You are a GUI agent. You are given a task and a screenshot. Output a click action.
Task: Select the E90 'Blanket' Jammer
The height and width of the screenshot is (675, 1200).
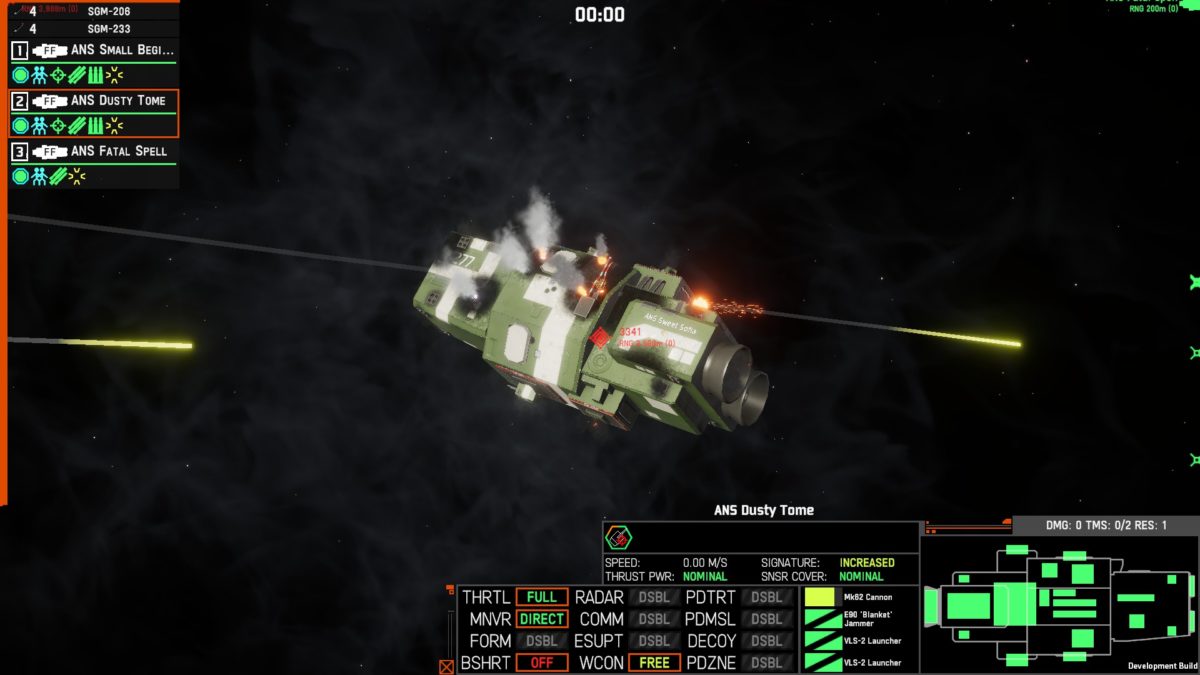tap(859, 619)
